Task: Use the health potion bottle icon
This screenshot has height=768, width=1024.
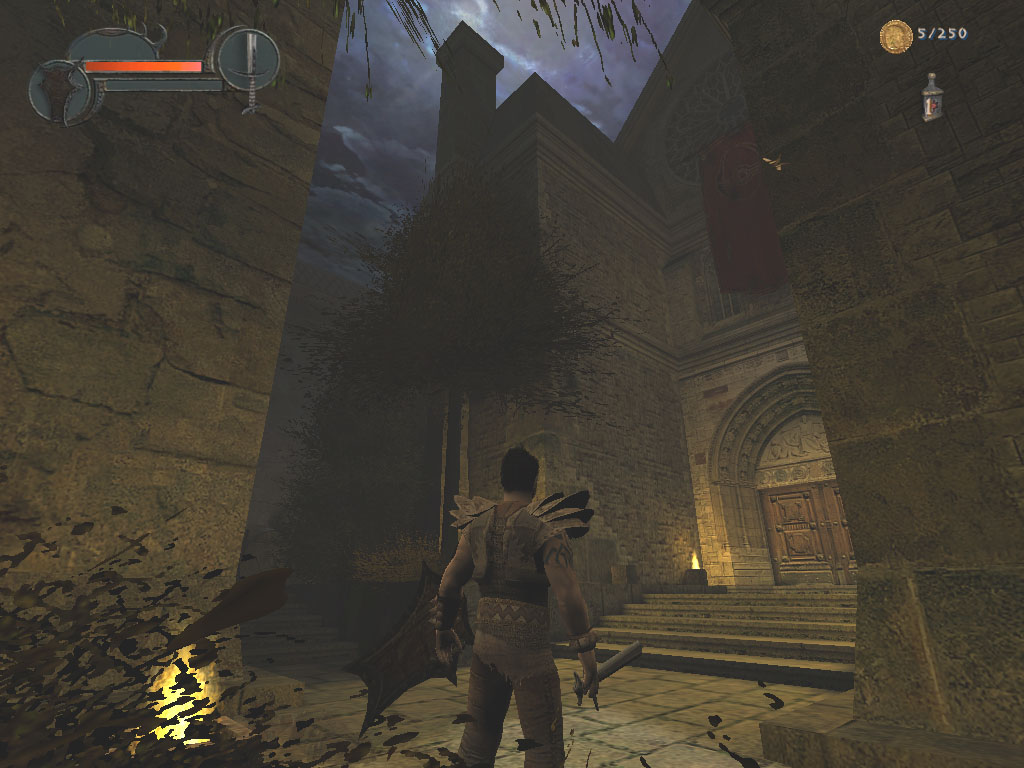Action: click(932, 98)
